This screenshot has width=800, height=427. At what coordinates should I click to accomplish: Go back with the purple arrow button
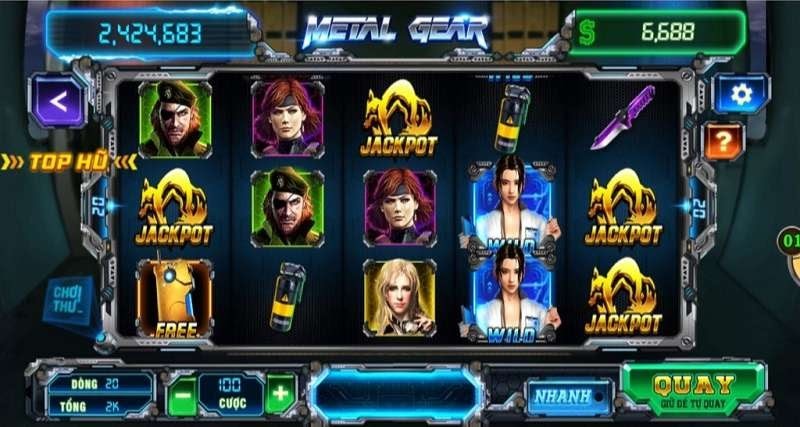click(57, 100)
